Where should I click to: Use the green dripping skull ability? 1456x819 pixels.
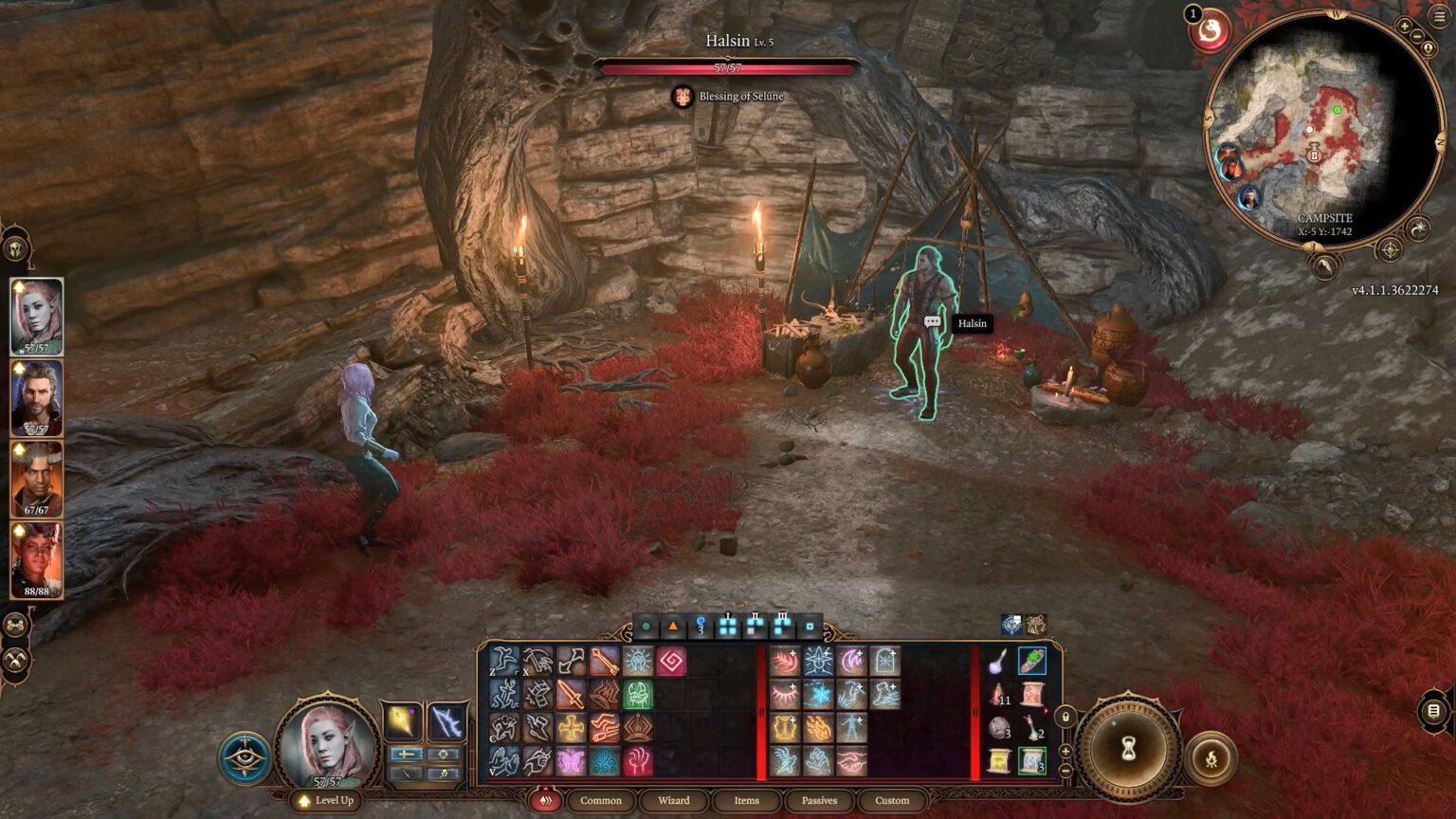[637, 694]
